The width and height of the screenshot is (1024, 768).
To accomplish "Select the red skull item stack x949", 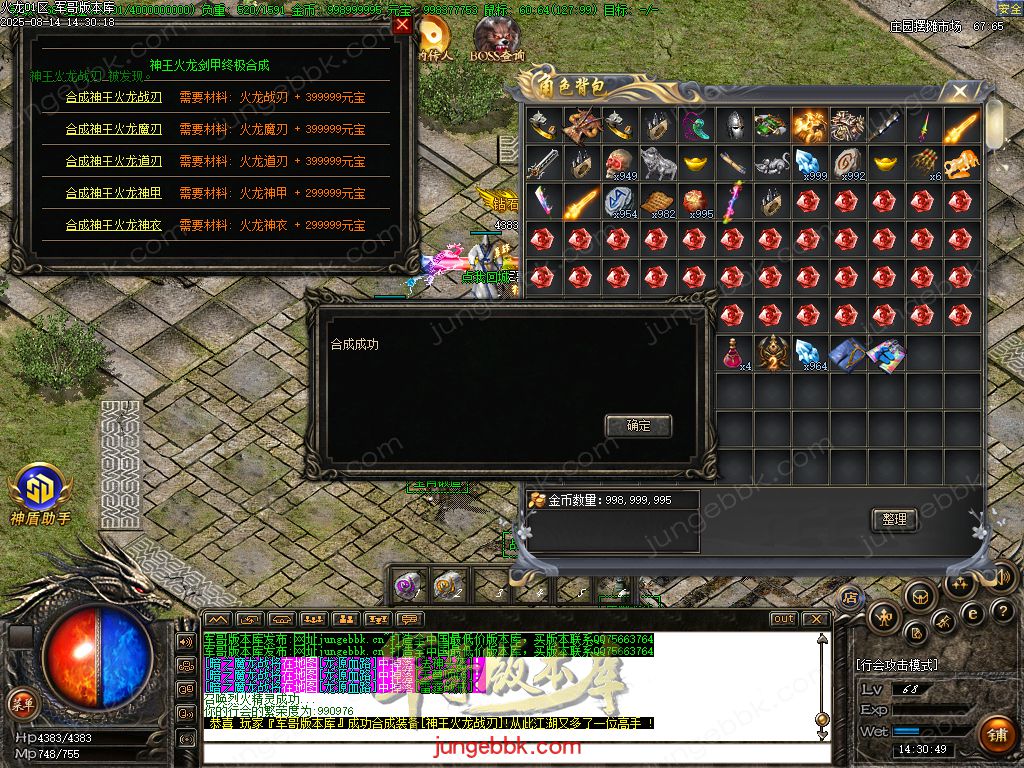I will 619,163.
